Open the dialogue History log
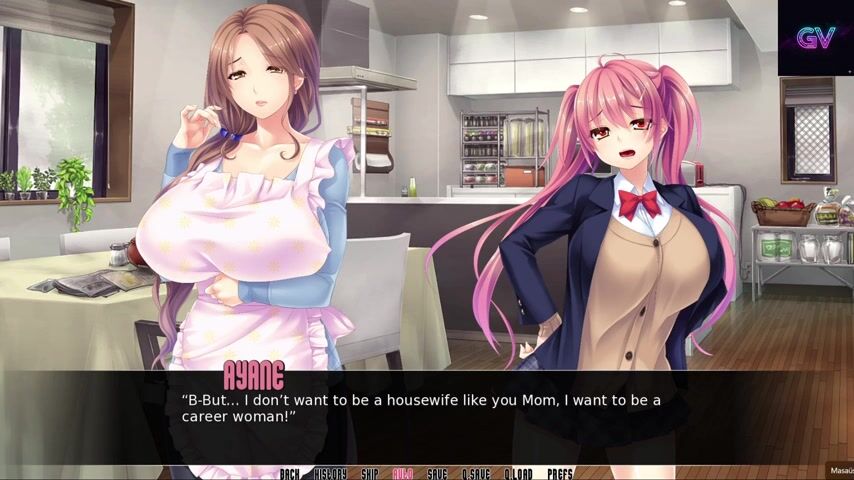This screenshot has width=854, height=480. point(330,474)
